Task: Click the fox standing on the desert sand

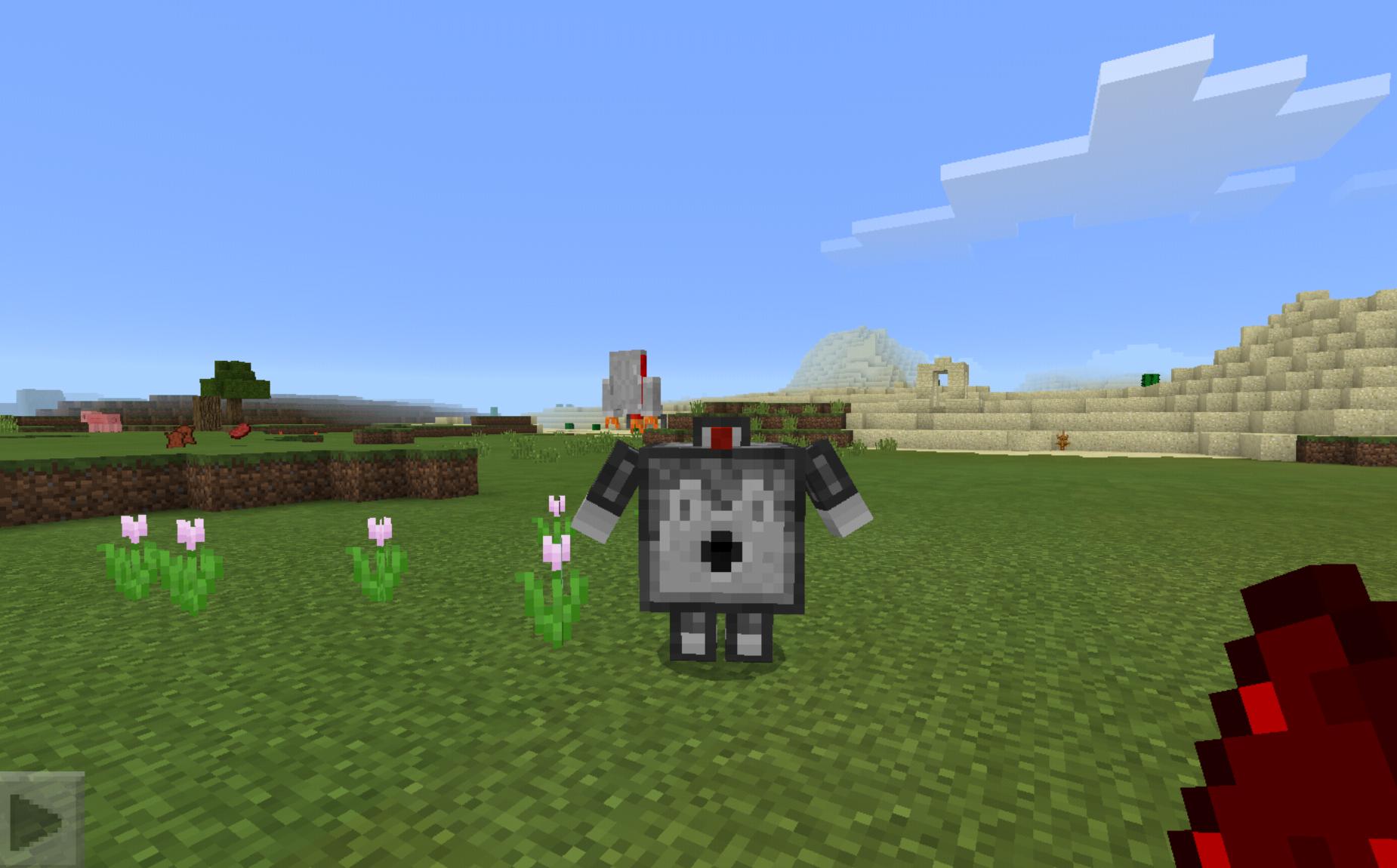Action: 1062,442
